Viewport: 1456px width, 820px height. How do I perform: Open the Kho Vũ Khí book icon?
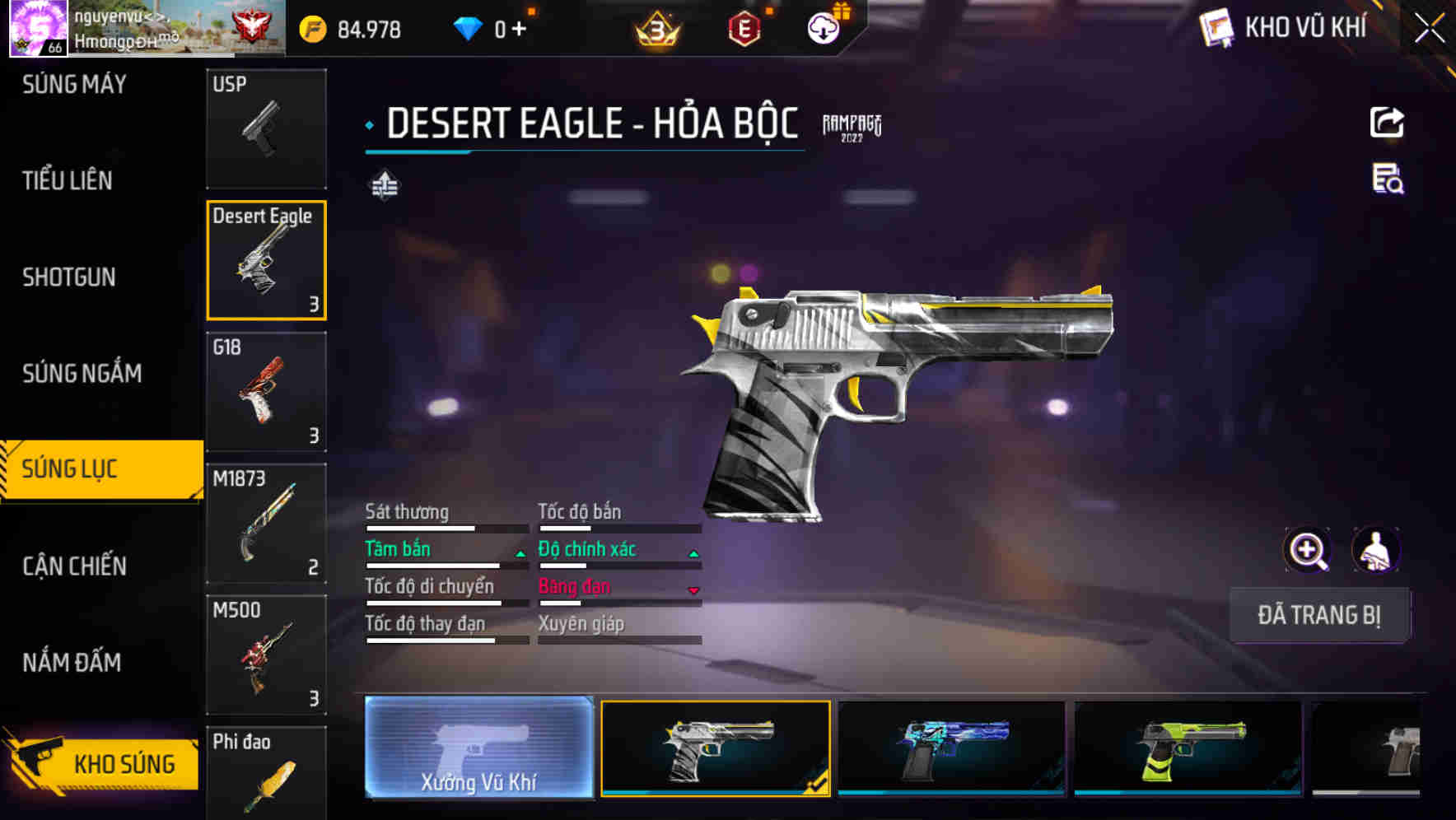[1215, 27]
